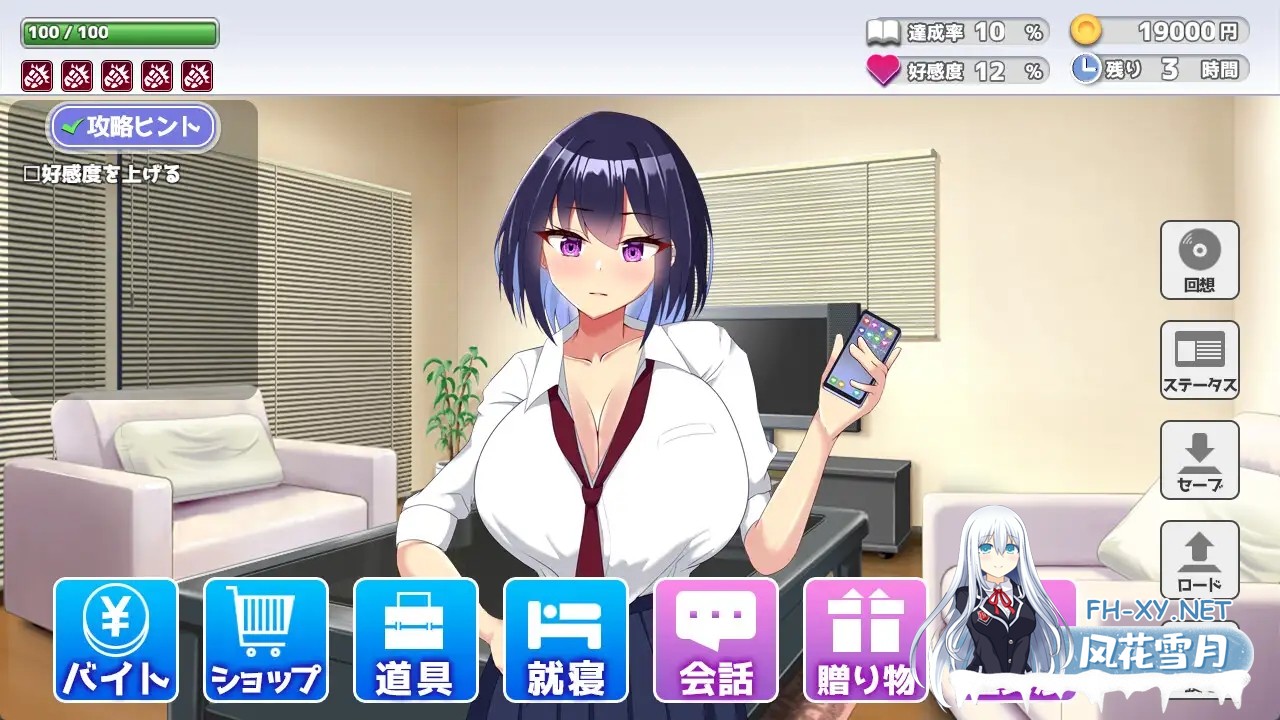Toggle the 好感度を上げる checkbox

30,172
